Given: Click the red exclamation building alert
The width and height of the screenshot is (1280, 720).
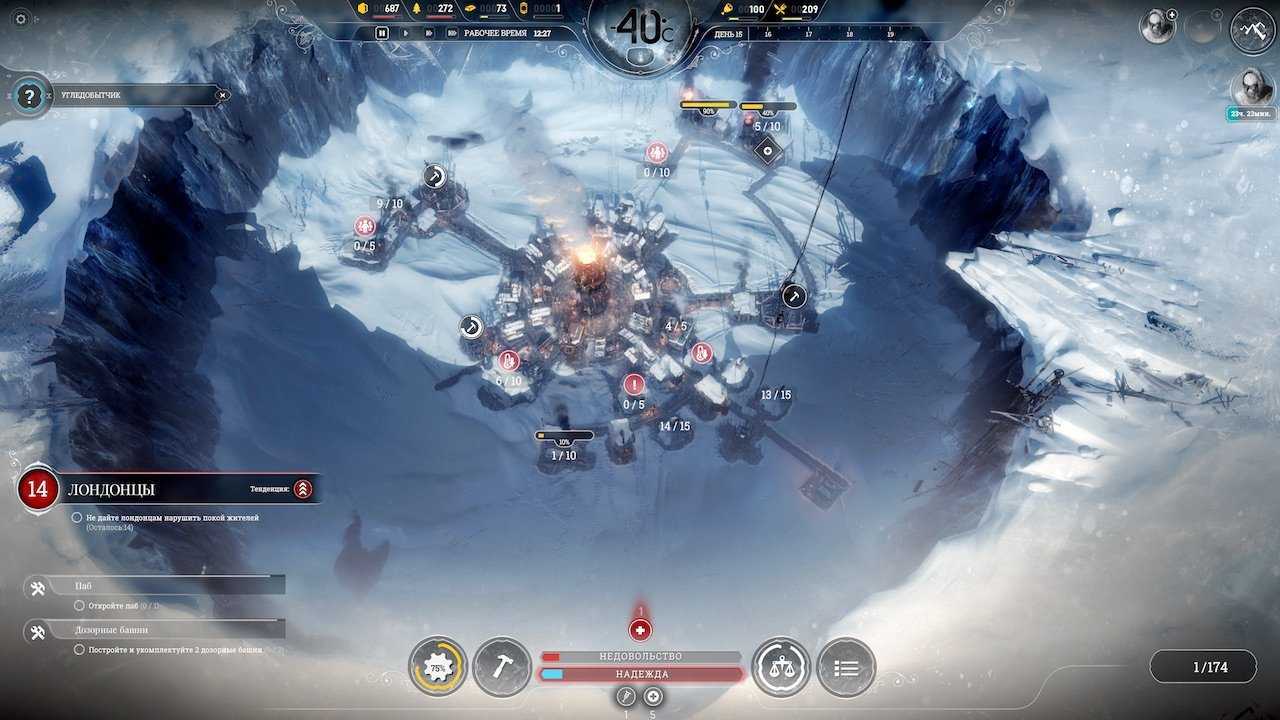Looking at the screenshot, I should tap(634, 384).
